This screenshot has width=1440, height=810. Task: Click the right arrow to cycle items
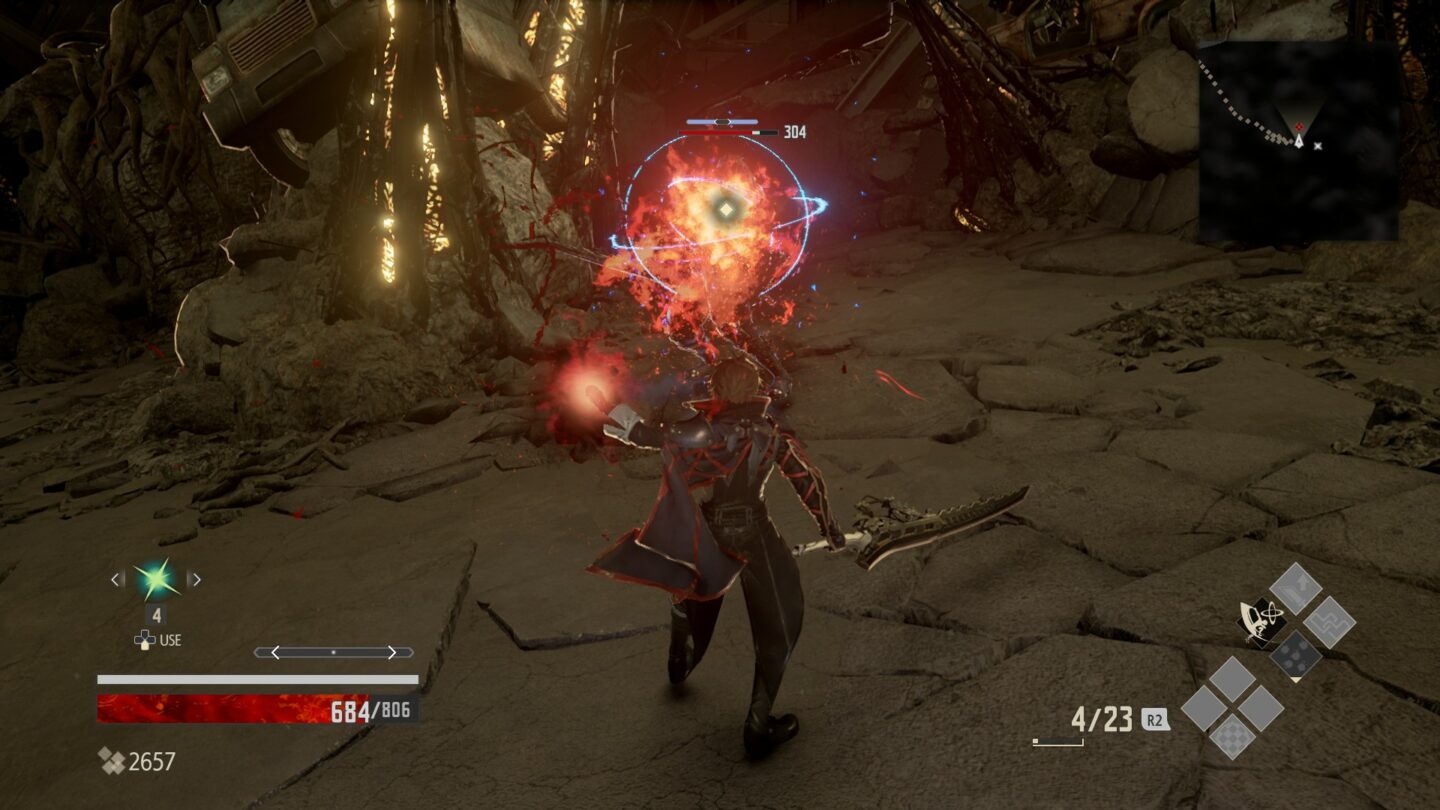(196, 579)
